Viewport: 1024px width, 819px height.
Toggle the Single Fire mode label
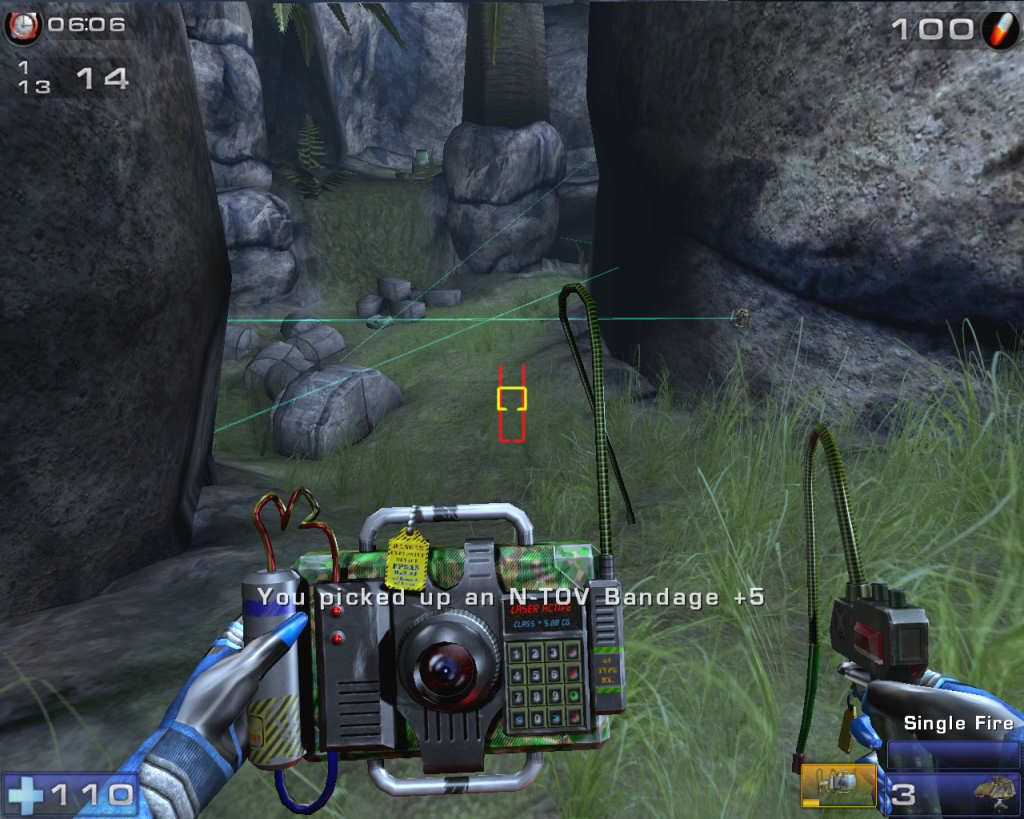[958, 723]
